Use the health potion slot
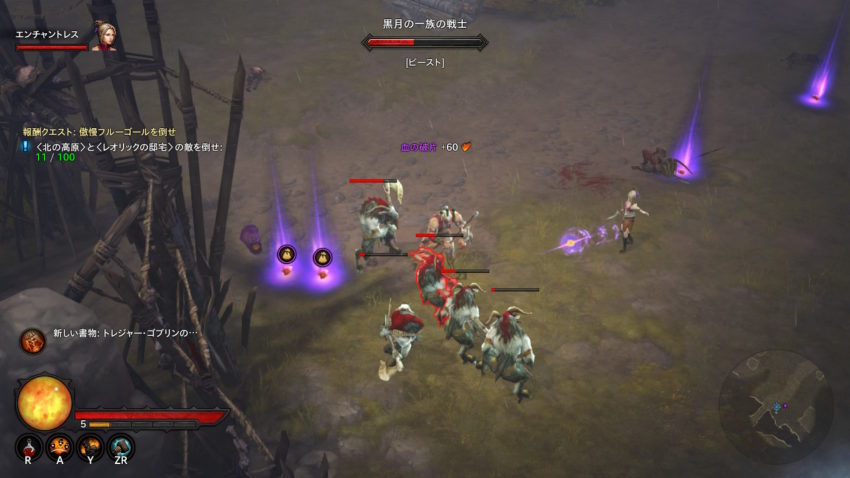 29,447
